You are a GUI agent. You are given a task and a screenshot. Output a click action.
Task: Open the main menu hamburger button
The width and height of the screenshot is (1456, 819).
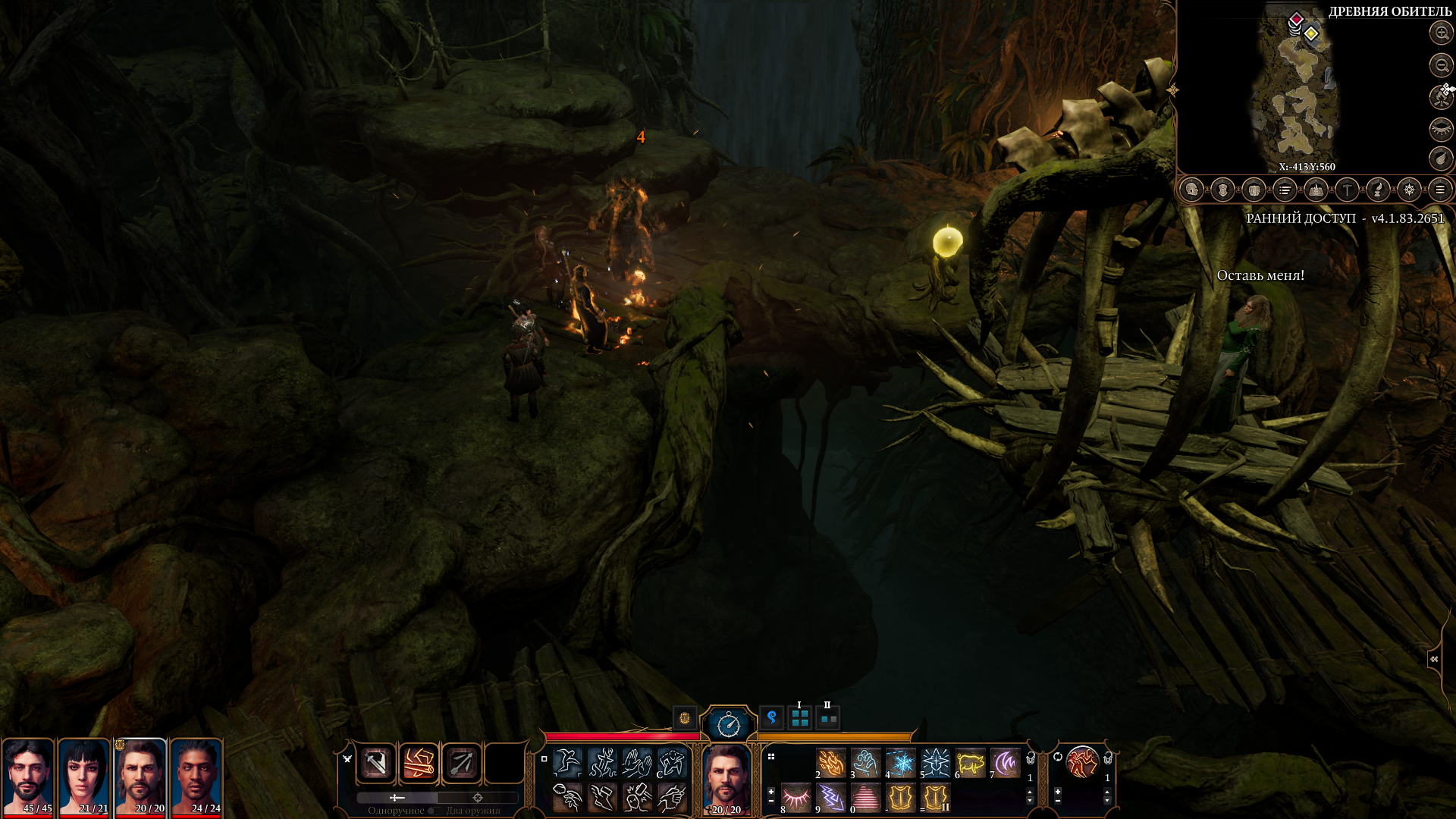point(1440,190)
